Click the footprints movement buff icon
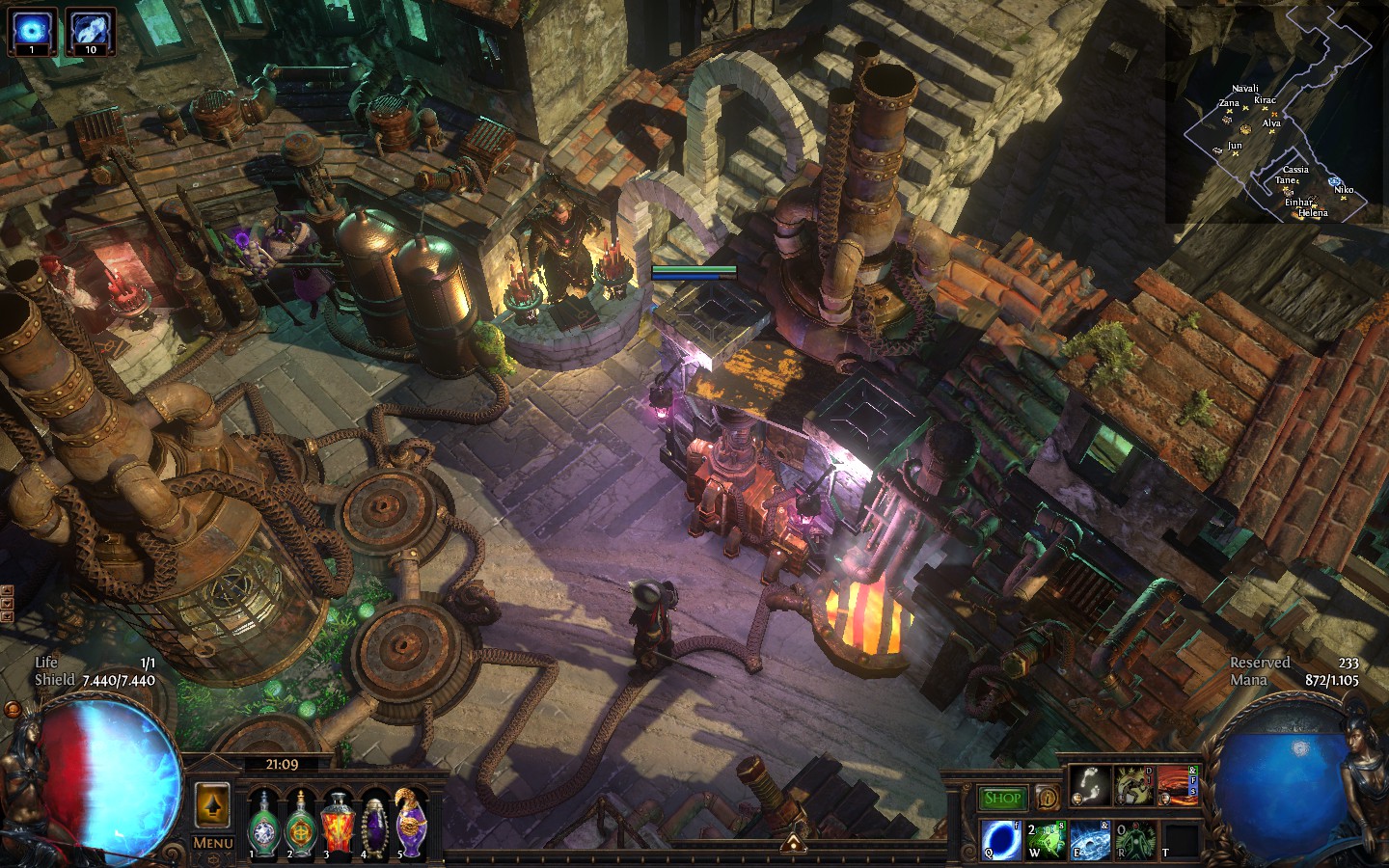Viewport: 1389px width, 868px height. tap(1091, 785)
